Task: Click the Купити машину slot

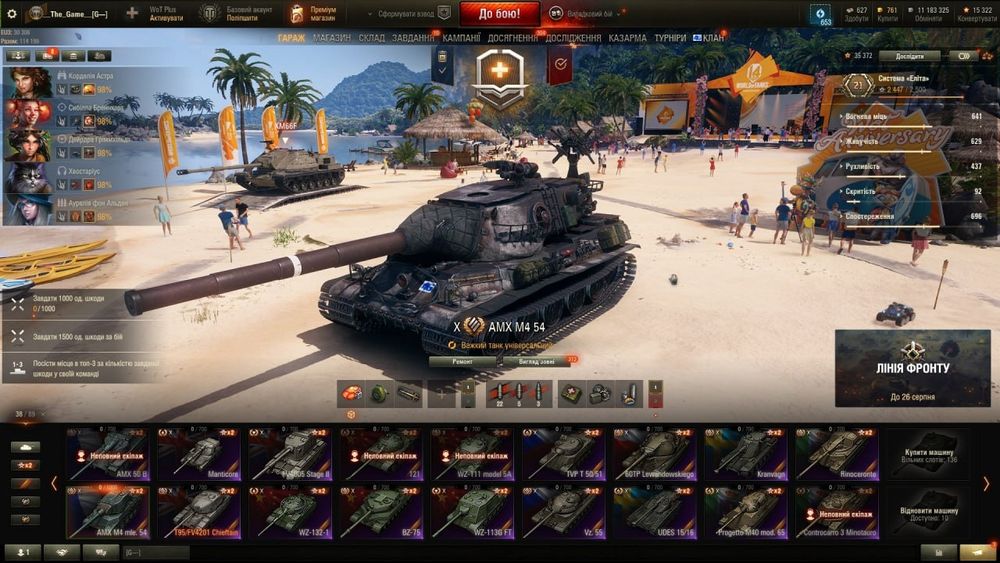Action: click(x=926, y=454)
